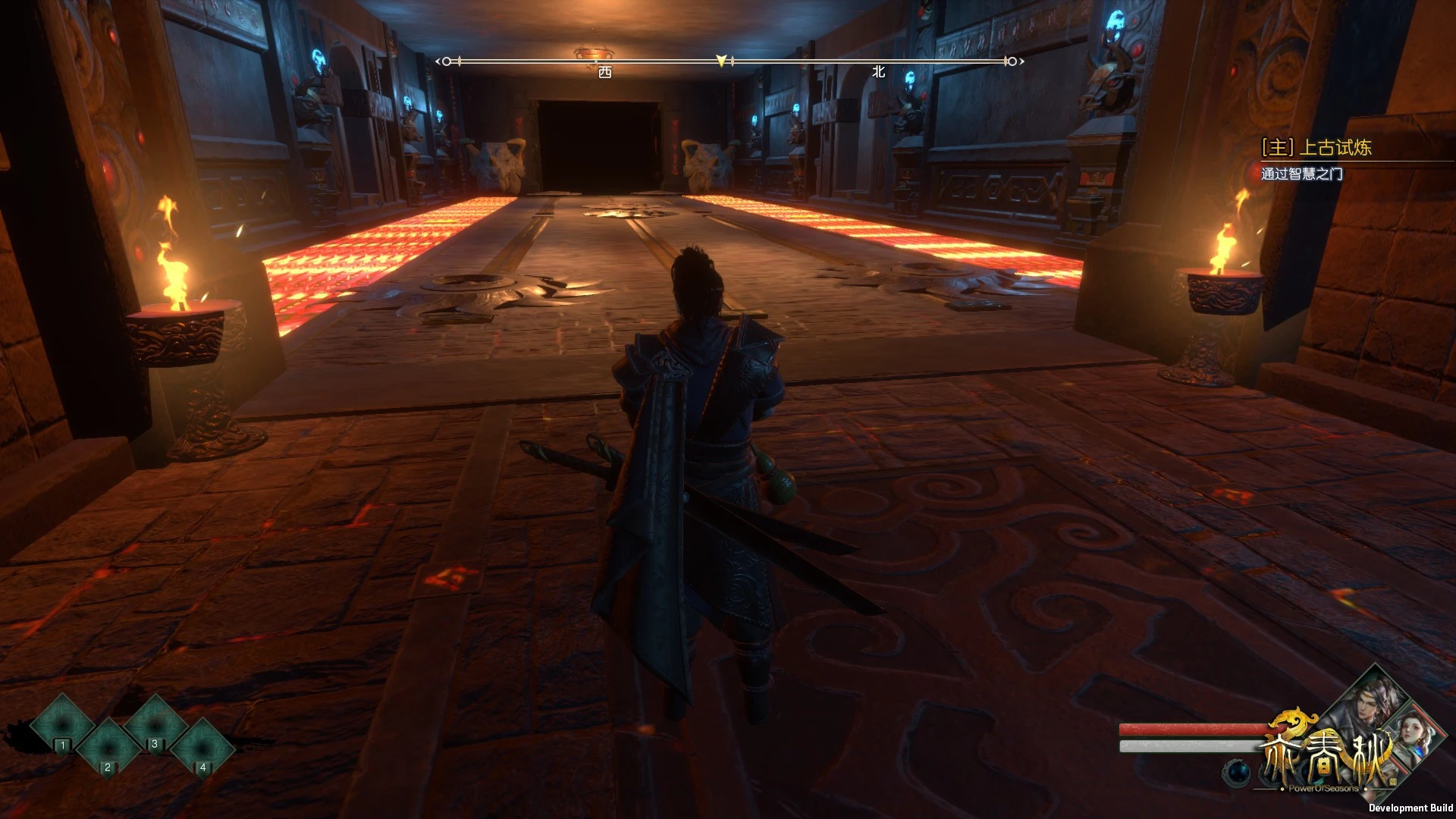This screenshot has width=1456, height=819.
Task: Open the 上古试炼 main quest tracker
Action: pos(1316,148)
